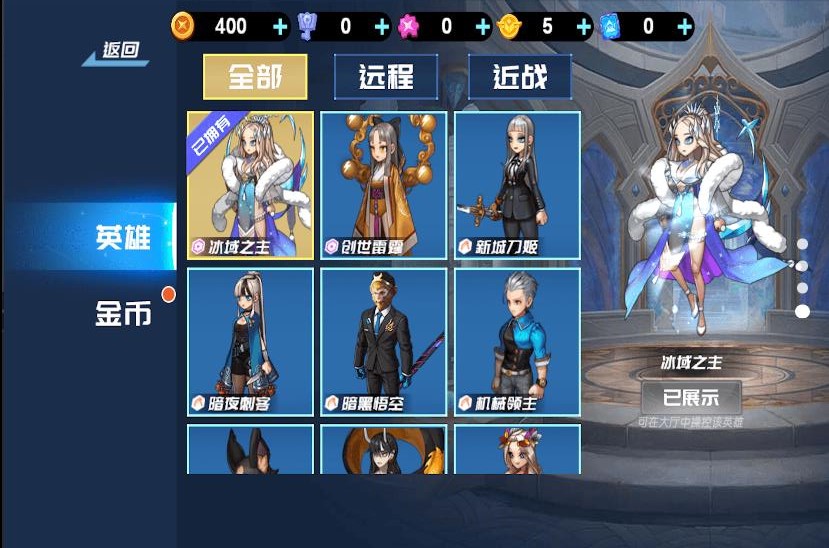This screenshot has height=548, width=829.
Task: Choose the 新城刀姬 hero card
Action: (x=517, y=185)
